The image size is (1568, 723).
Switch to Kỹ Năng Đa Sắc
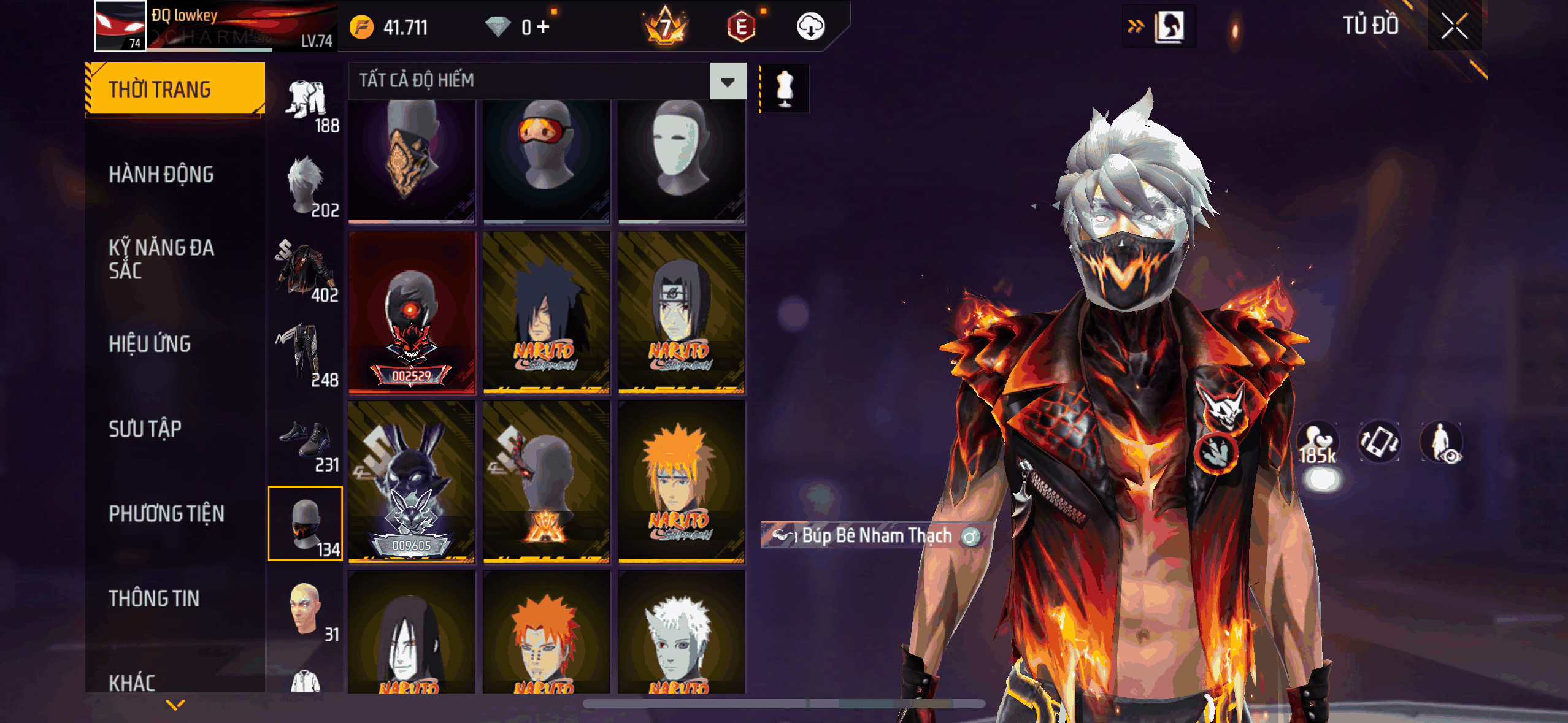point(161,259)
